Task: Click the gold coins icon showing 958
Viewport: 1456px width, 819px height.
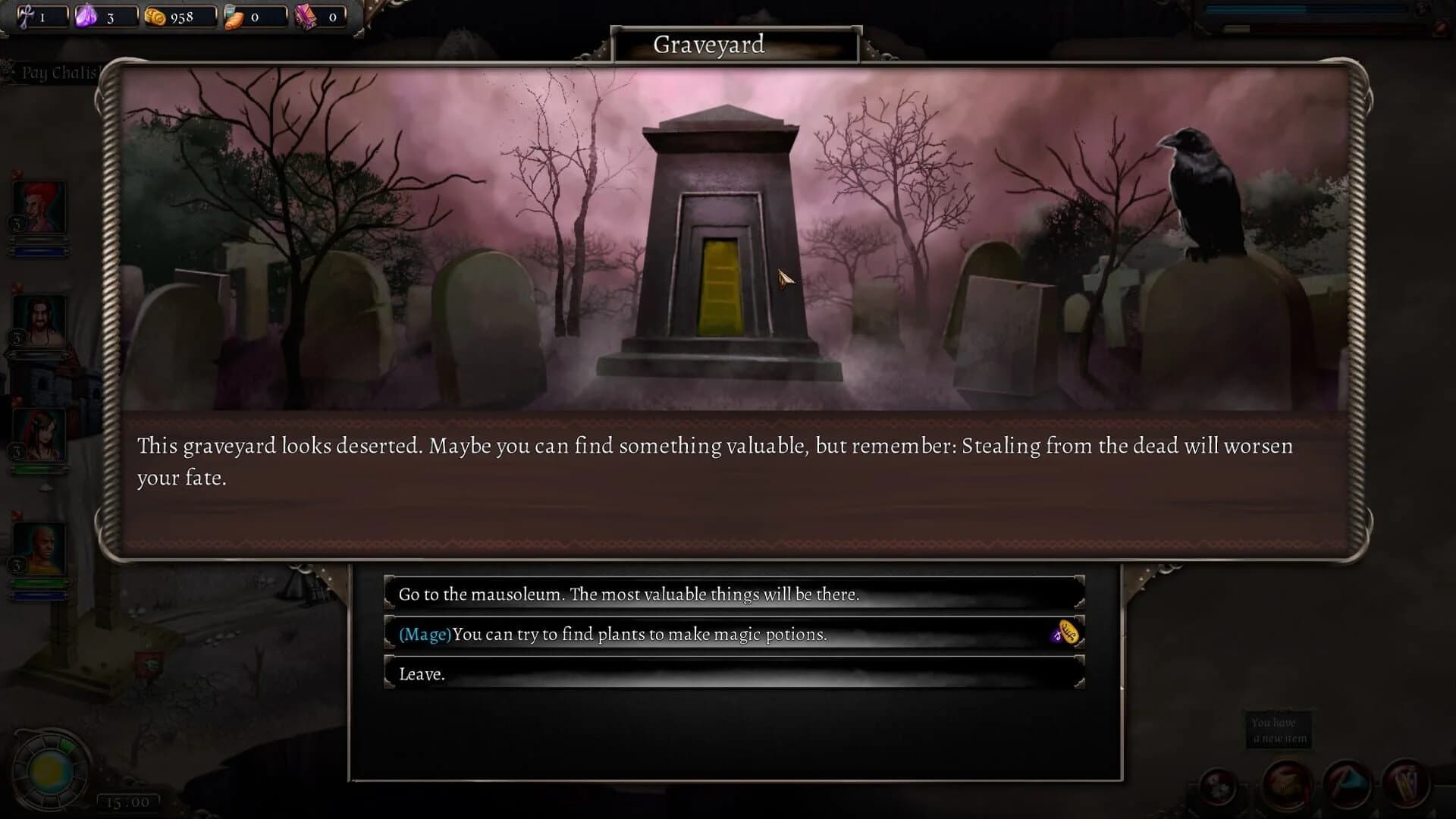Action: (x=154, y=17)
